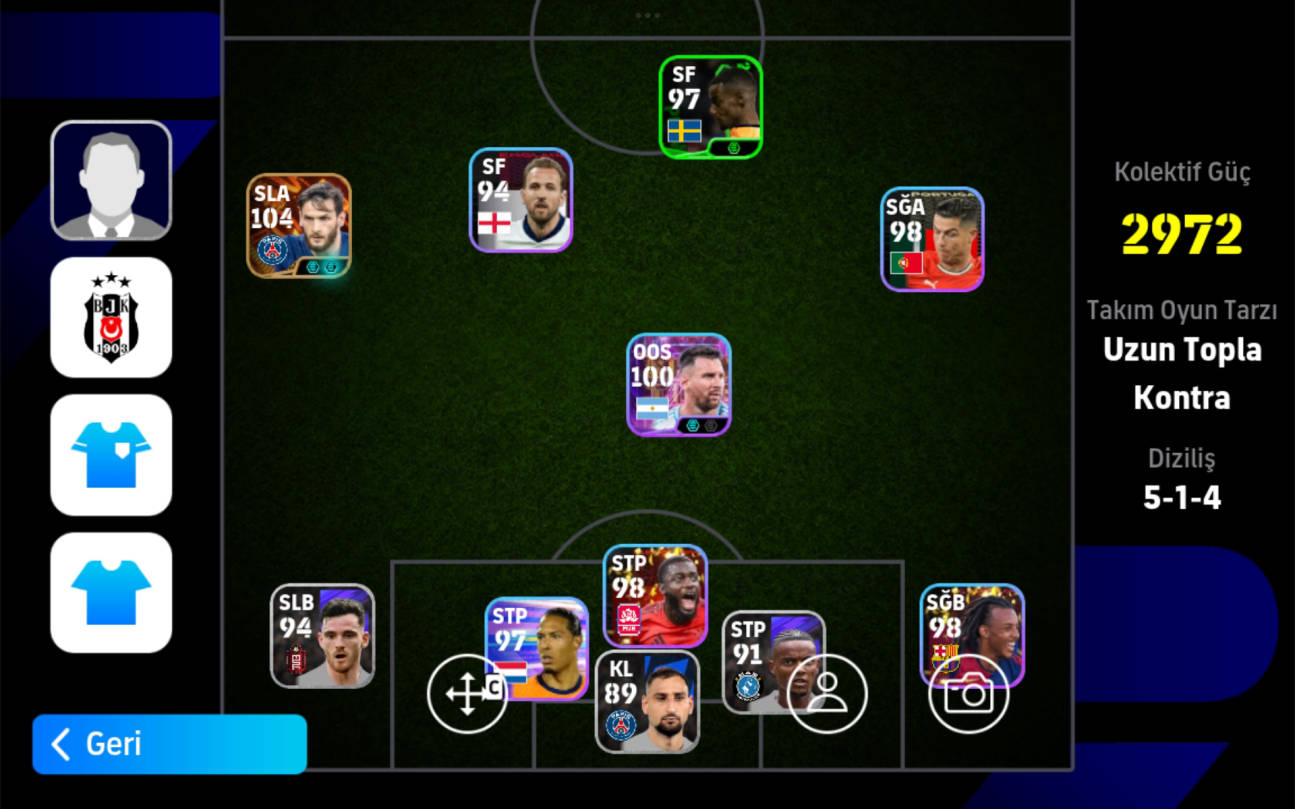Go back with the Geri button
Image resolution: width=1295 pixels, height=809 pixels.
169,744
